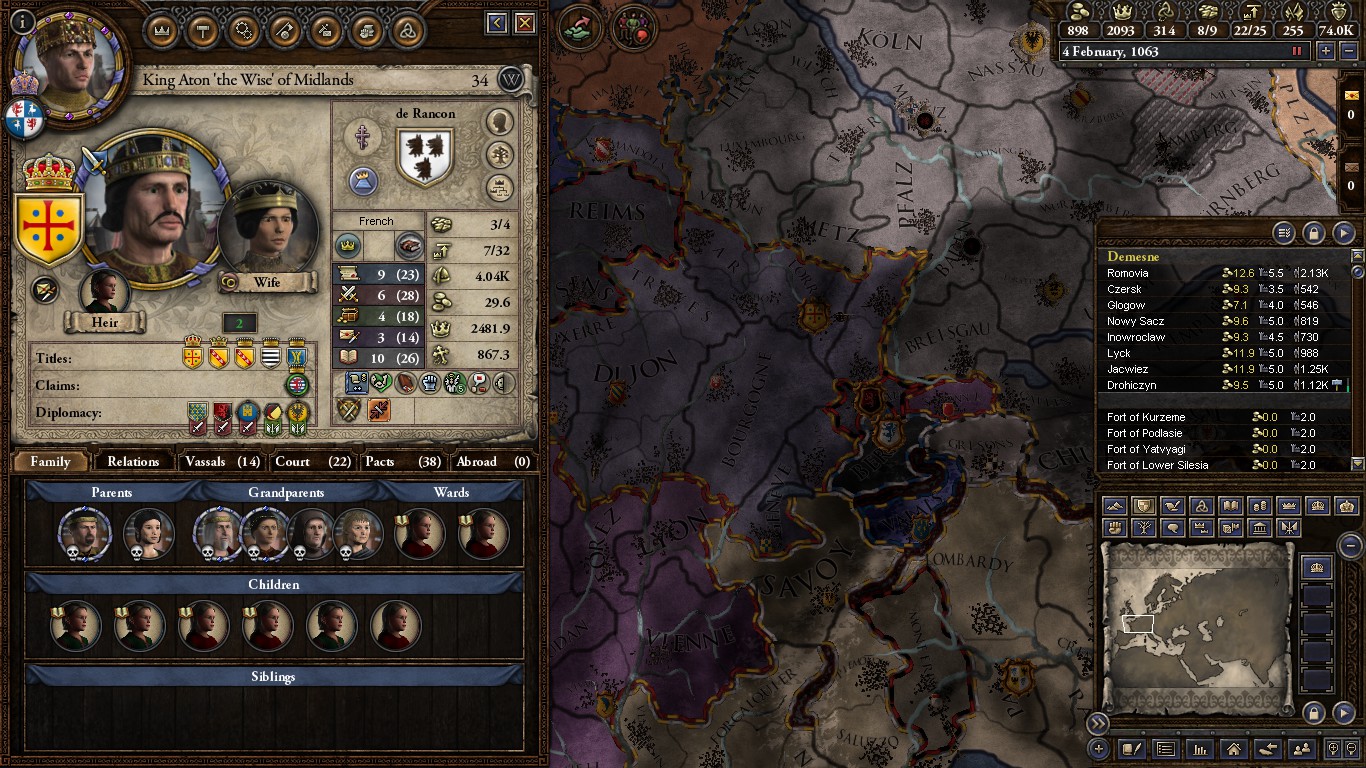Open the character info 'i' button

(23, 21)
